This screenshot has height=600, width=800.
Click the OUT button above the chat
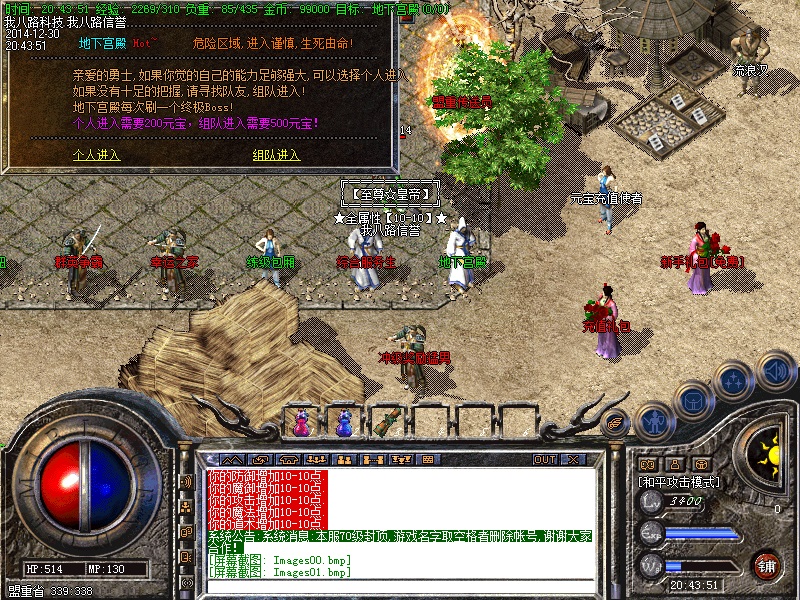tap(544, 460)
